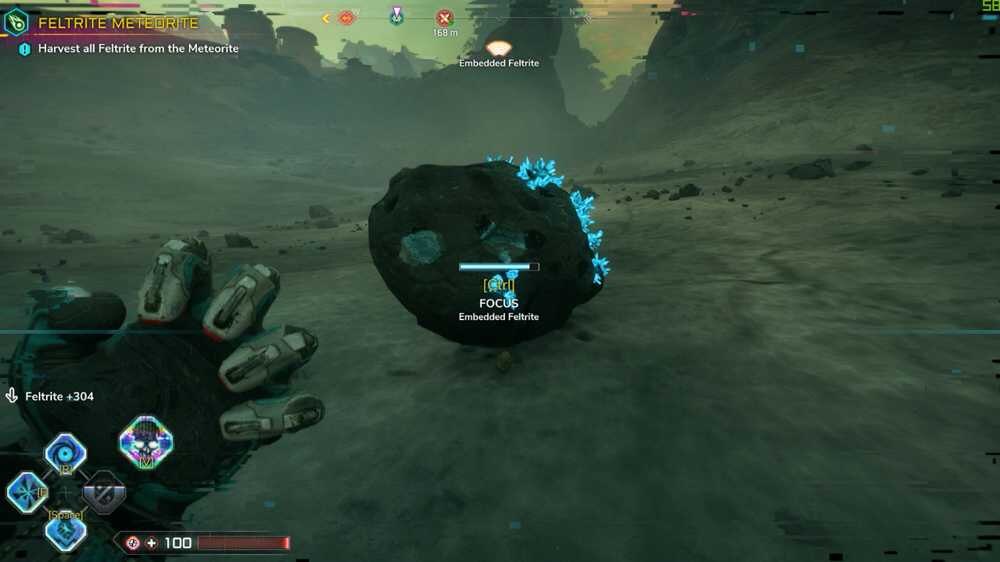Select the orange diamond compass marker

(347, 18)
